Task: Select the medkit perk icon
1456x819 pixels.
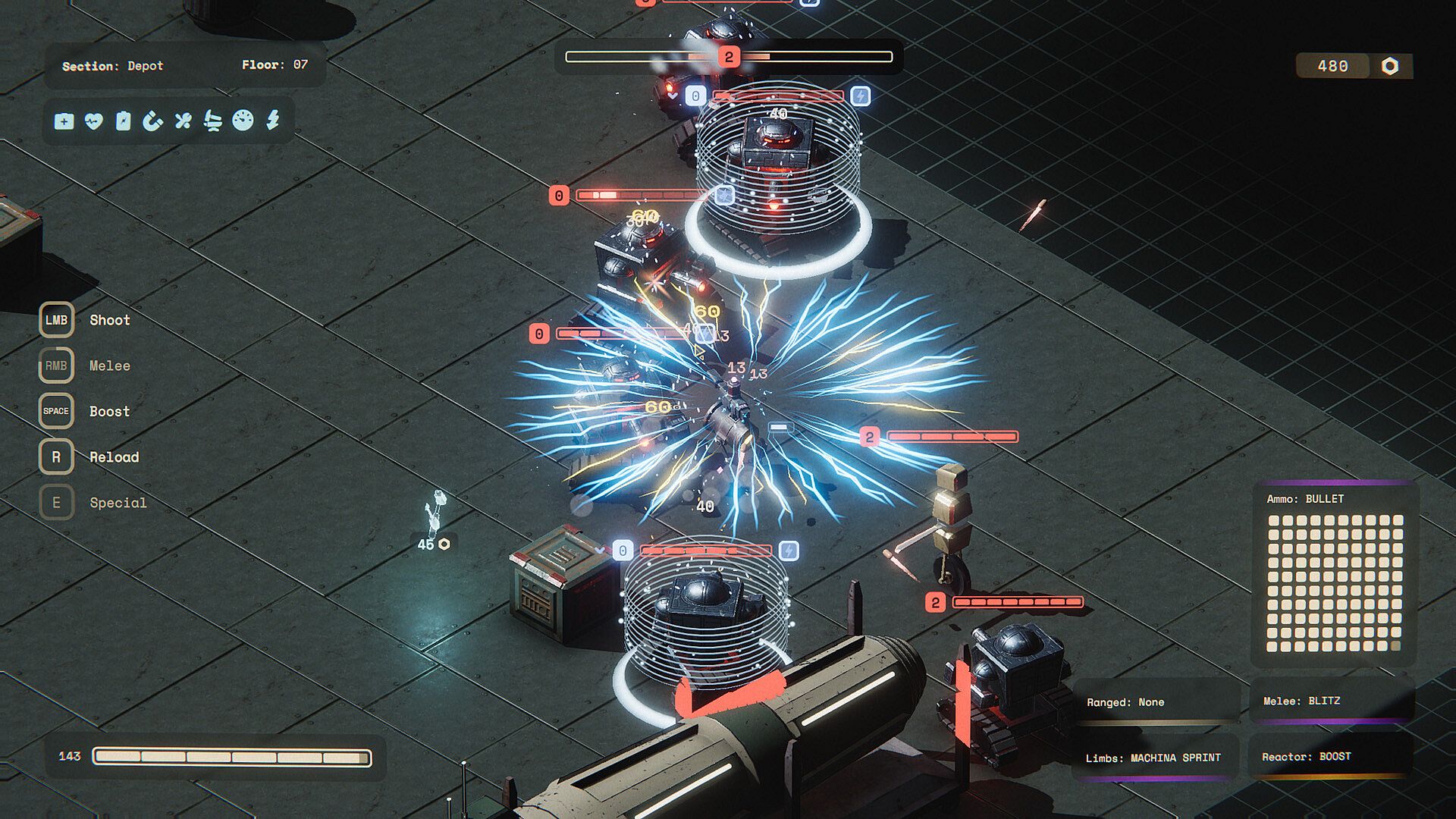Action: point(64,121)
